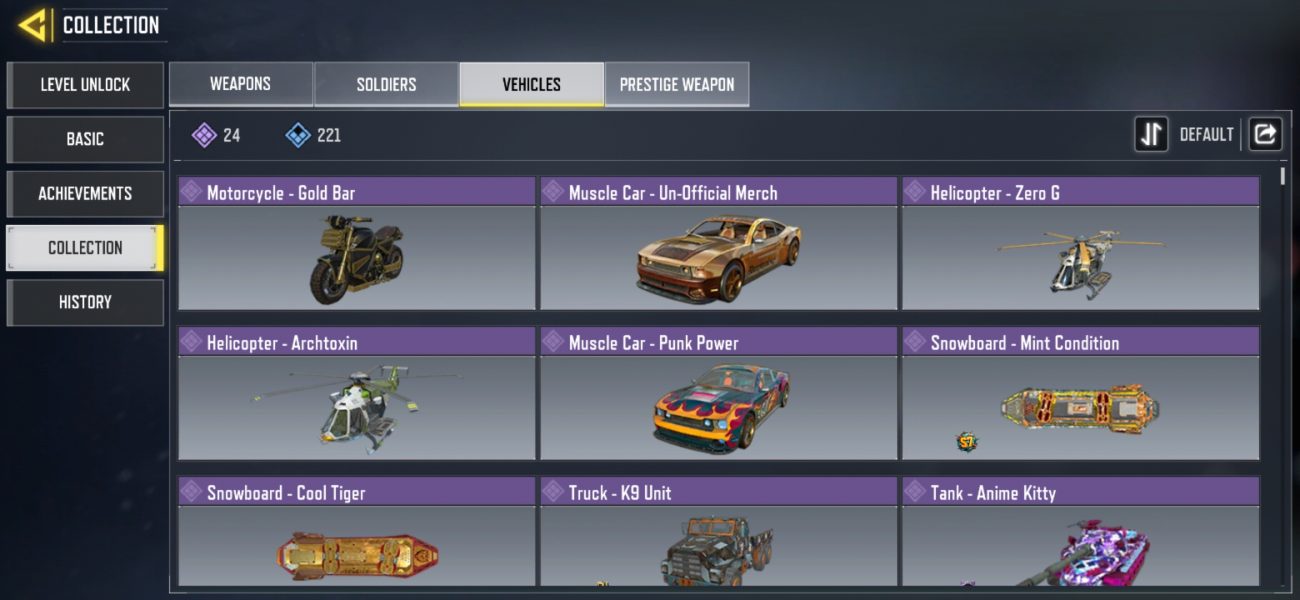Select the Truck - K9 Unit skin
Viewport: 1300px width, 600px height.
(719, 534)
